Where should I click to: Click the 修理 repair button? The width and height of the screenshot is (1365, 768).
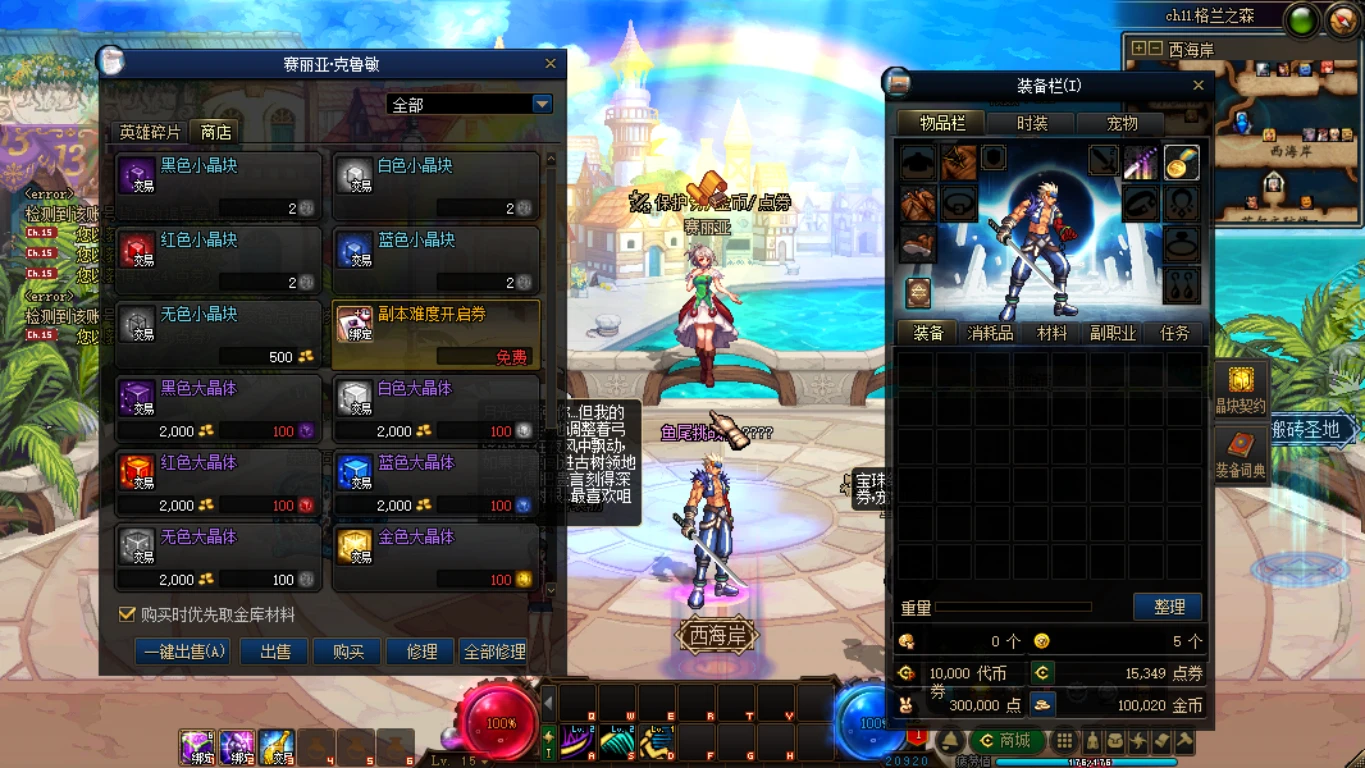coord(421,652)
